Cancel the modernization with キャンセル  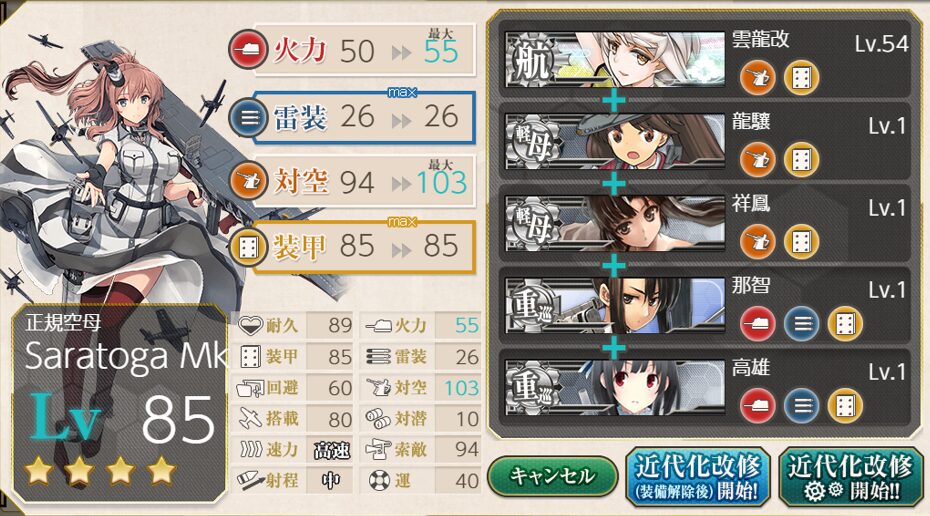point(553,476)
